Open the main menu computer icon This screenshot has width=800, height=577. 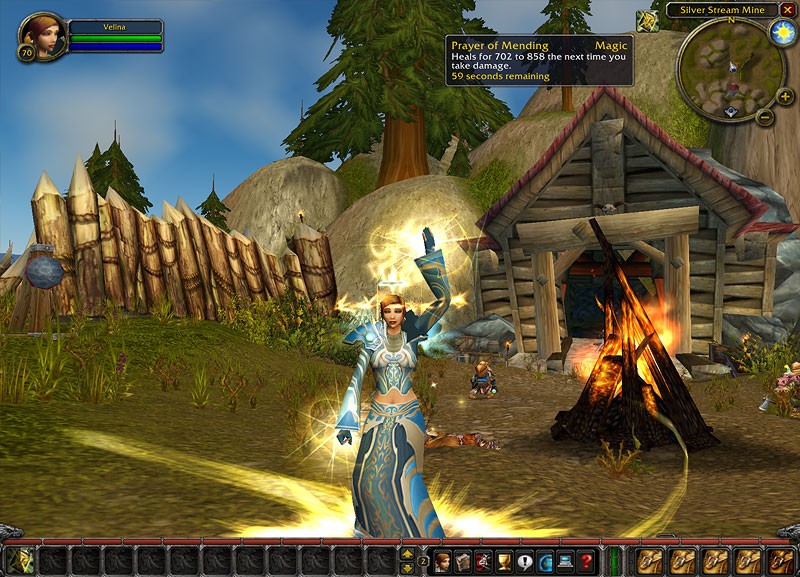point(566,561)
